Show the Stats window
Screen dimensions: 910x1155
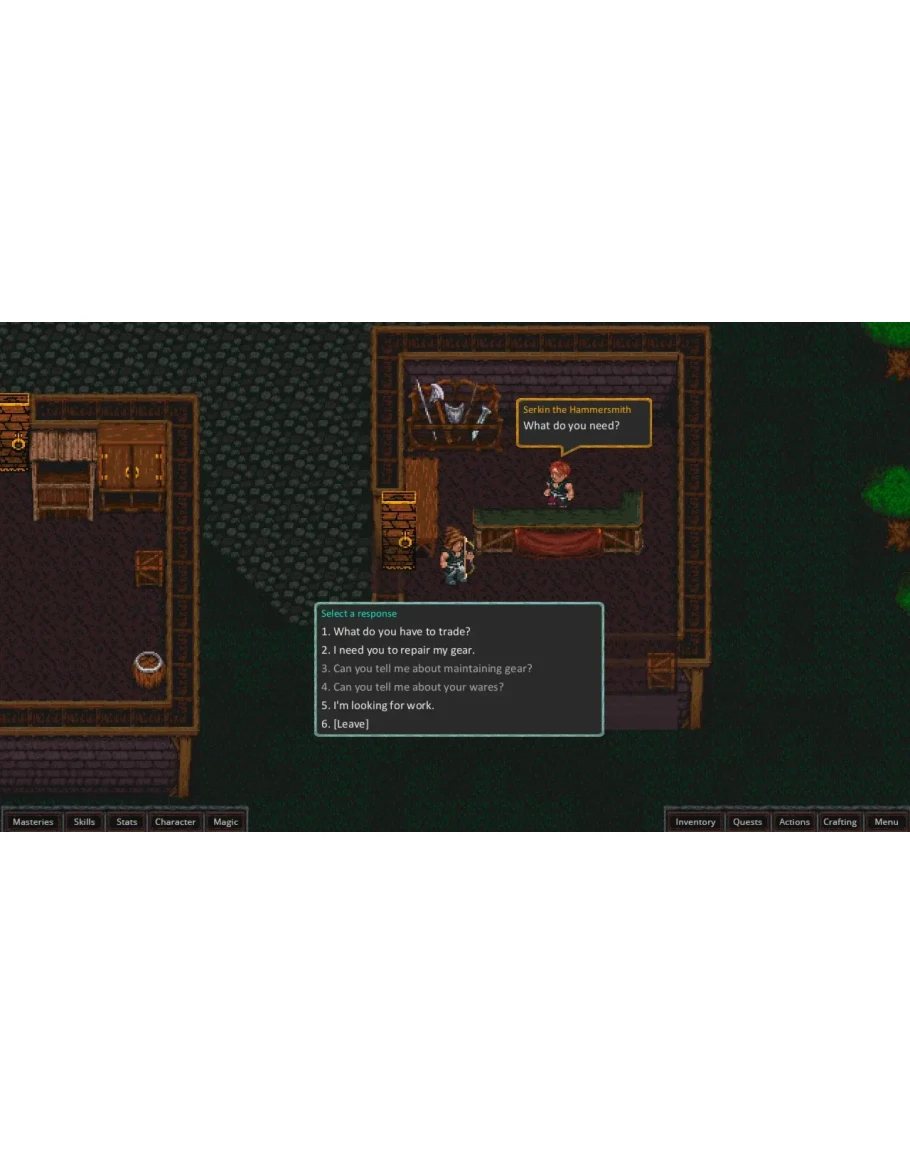(127, 822)
